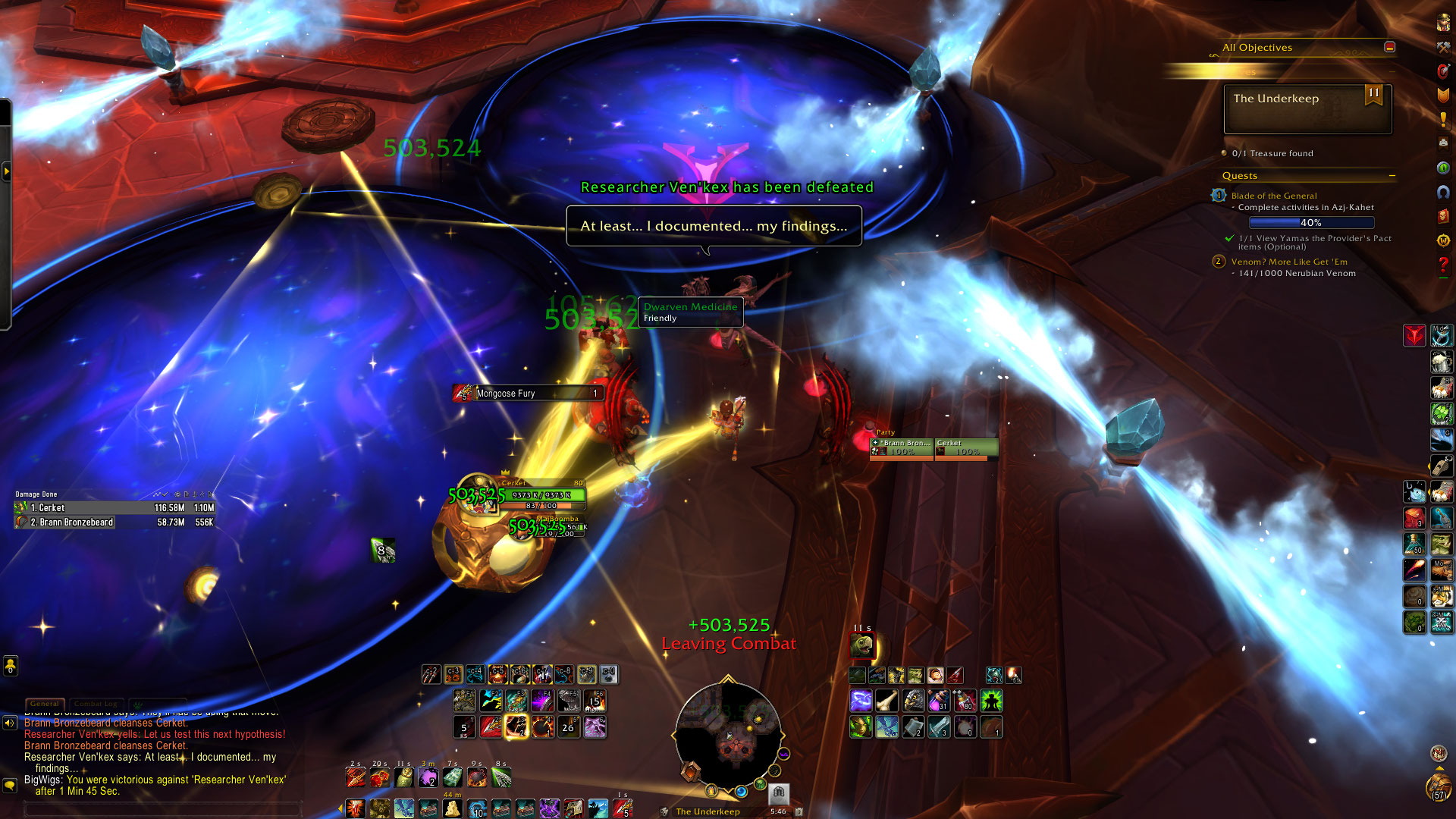The height and width of the screenshot is (819, 1456).
Task: Open the red question mark help button
Action: (x=1443, y=265)
